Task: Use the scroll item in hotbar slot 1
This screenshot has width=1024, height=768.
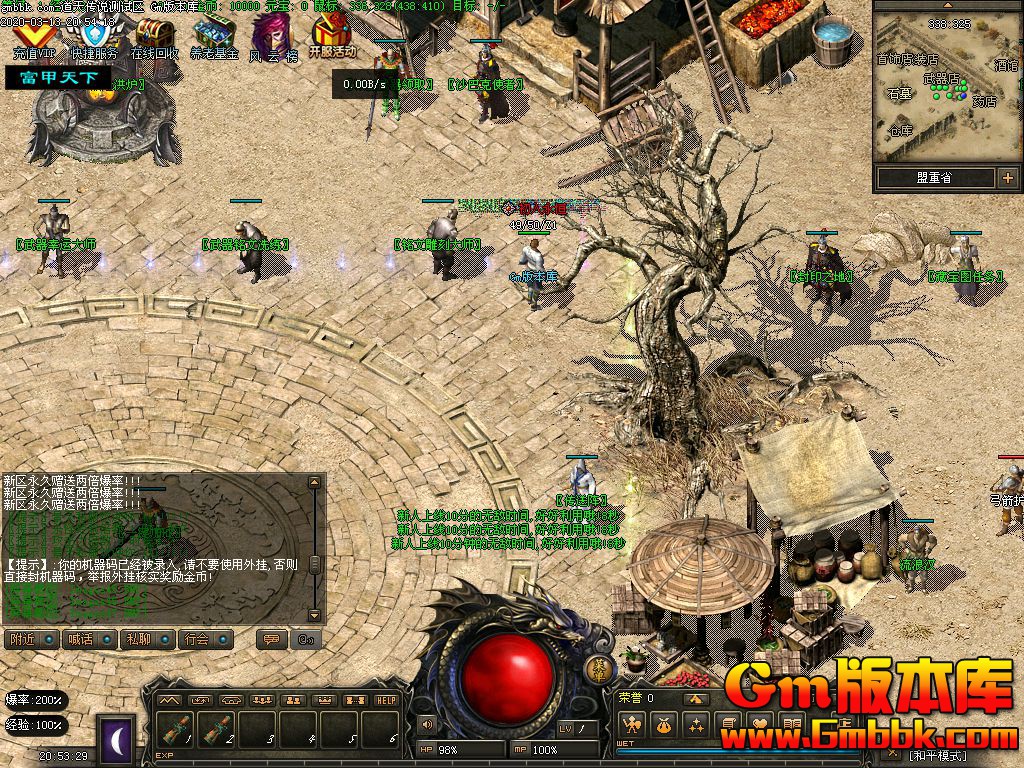Action: [x=178, y=732]
